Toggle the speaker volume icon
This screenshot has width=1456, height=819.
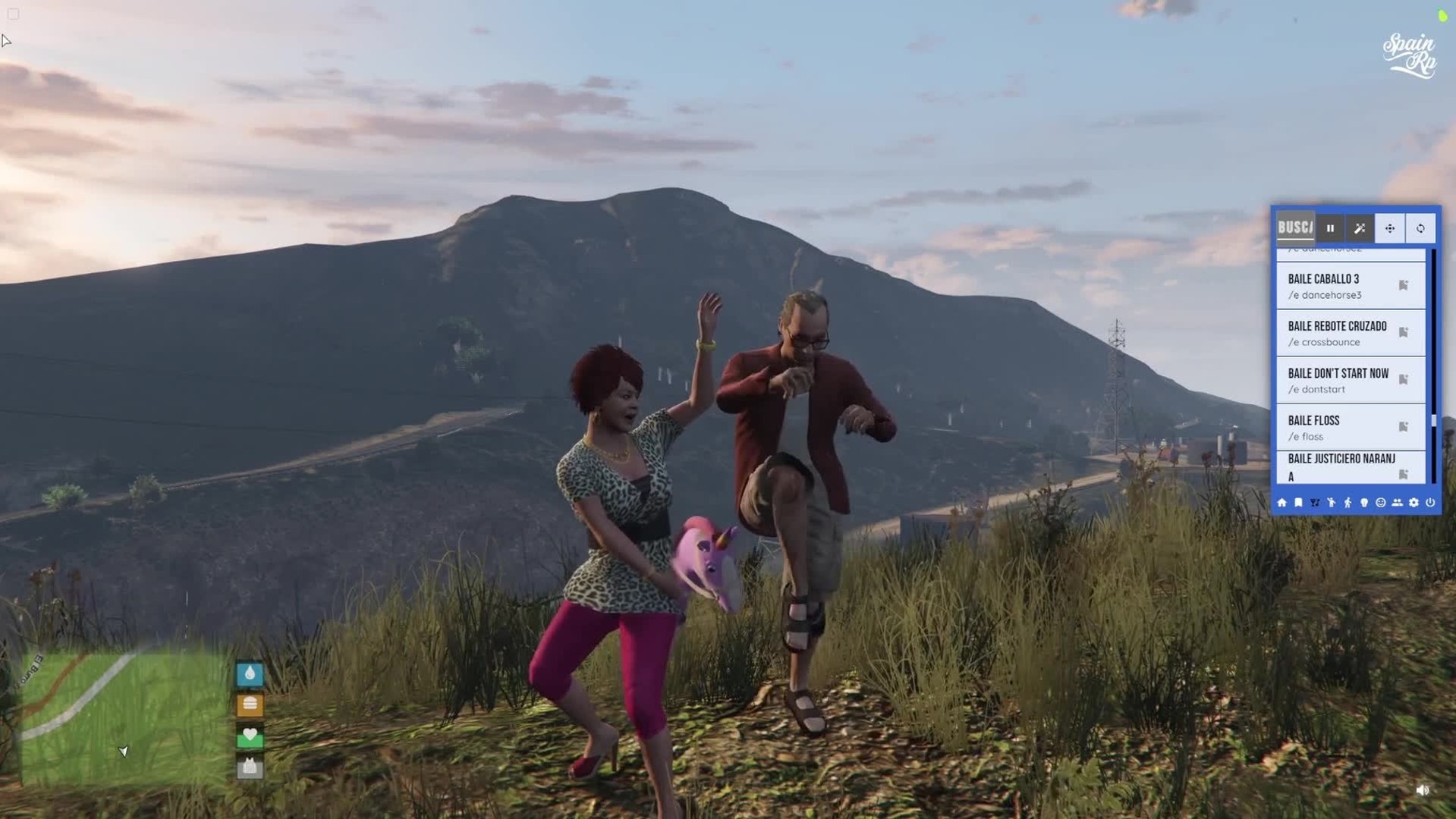pyautogui.click(x=1422, y=790)
